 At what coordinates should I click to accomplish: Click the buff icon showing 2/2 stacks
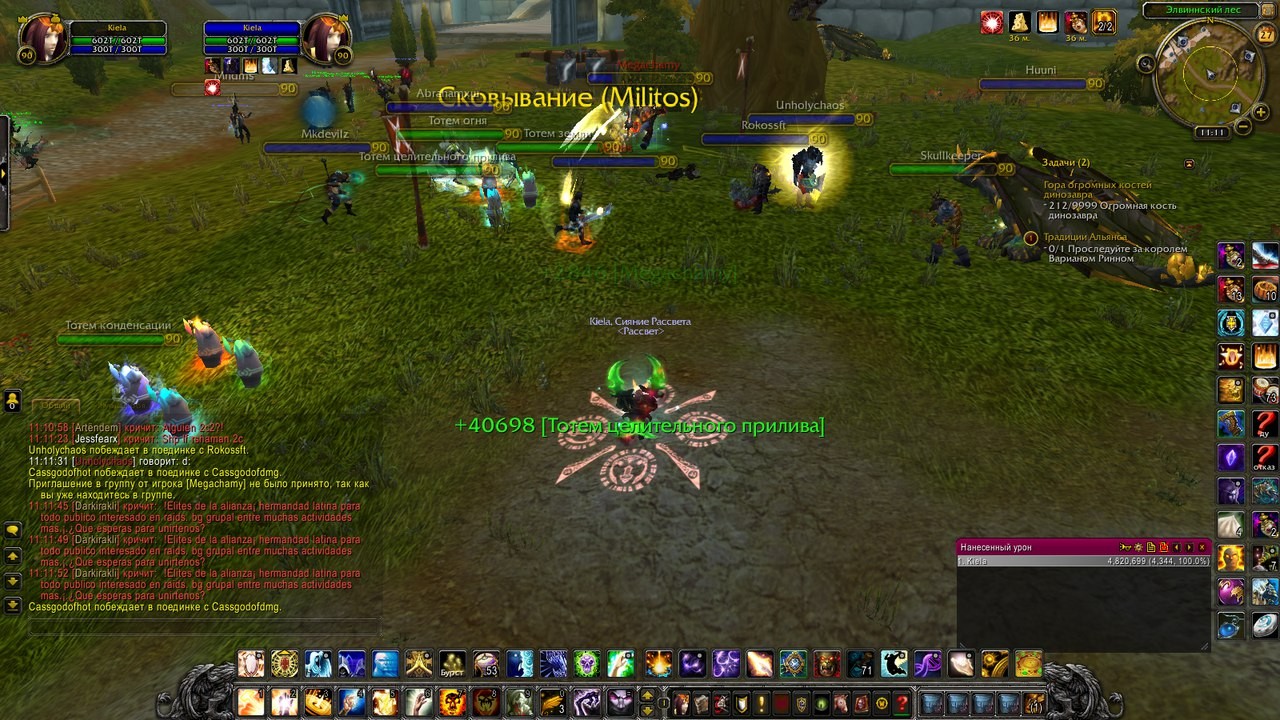click(1103, 22)
